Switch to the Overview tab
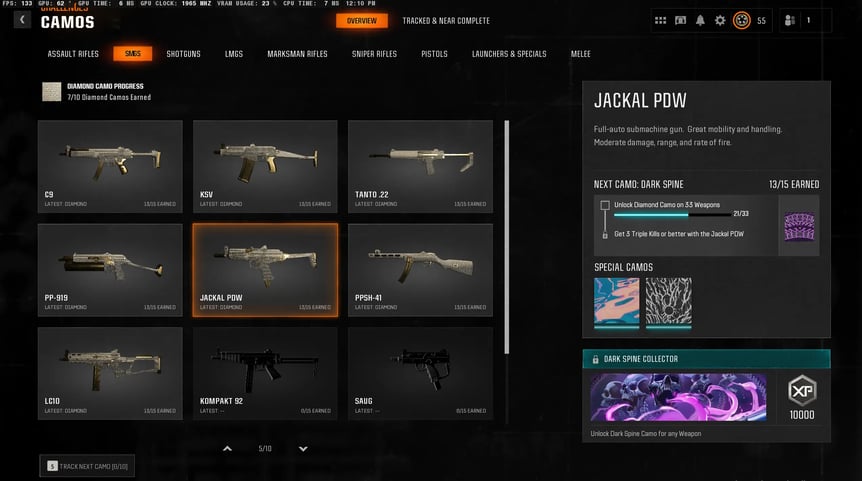 click(x=361, y=21)
